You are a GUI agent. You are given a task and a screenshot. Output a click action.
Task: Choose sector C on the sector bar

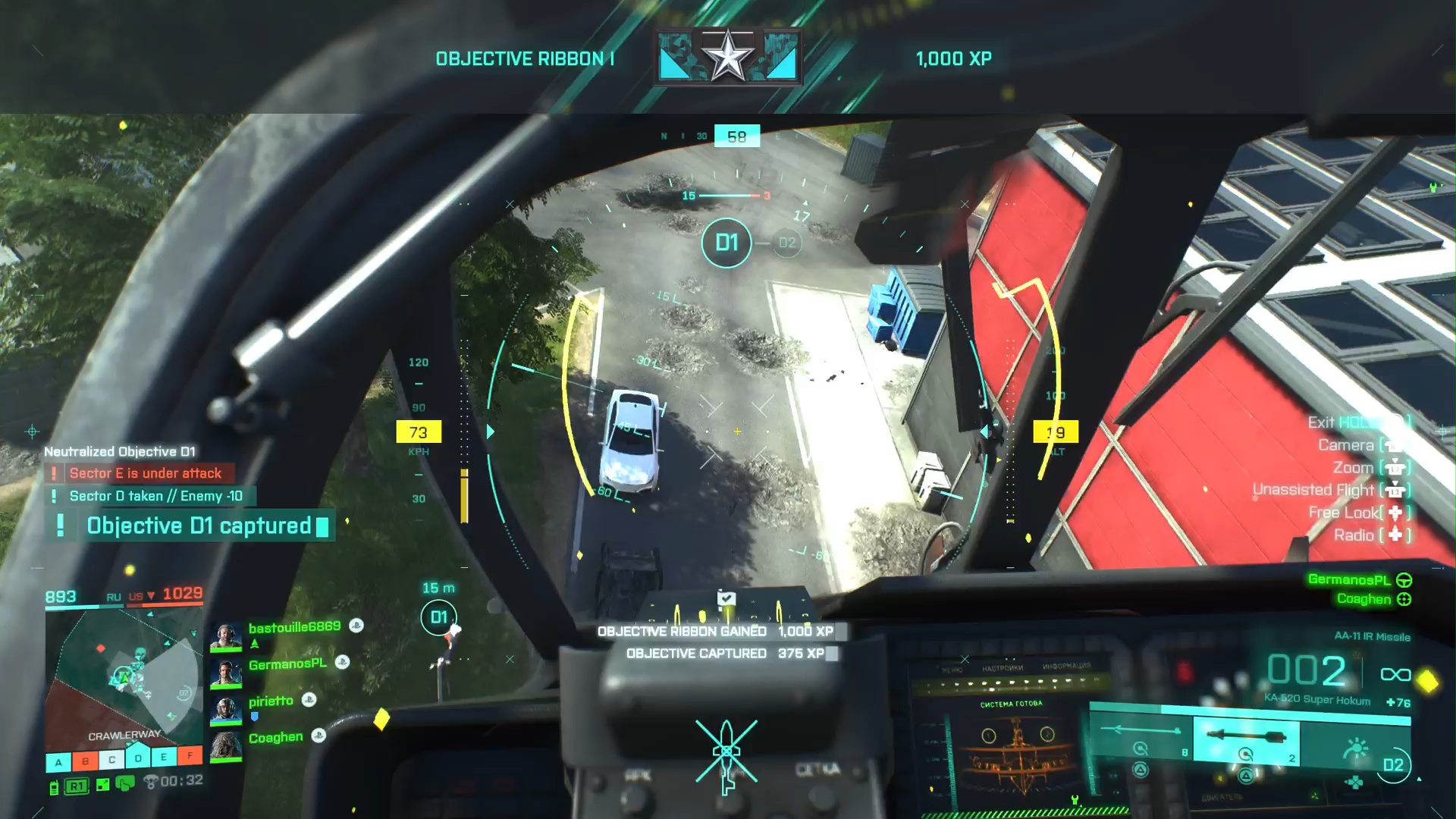point(111,760)
